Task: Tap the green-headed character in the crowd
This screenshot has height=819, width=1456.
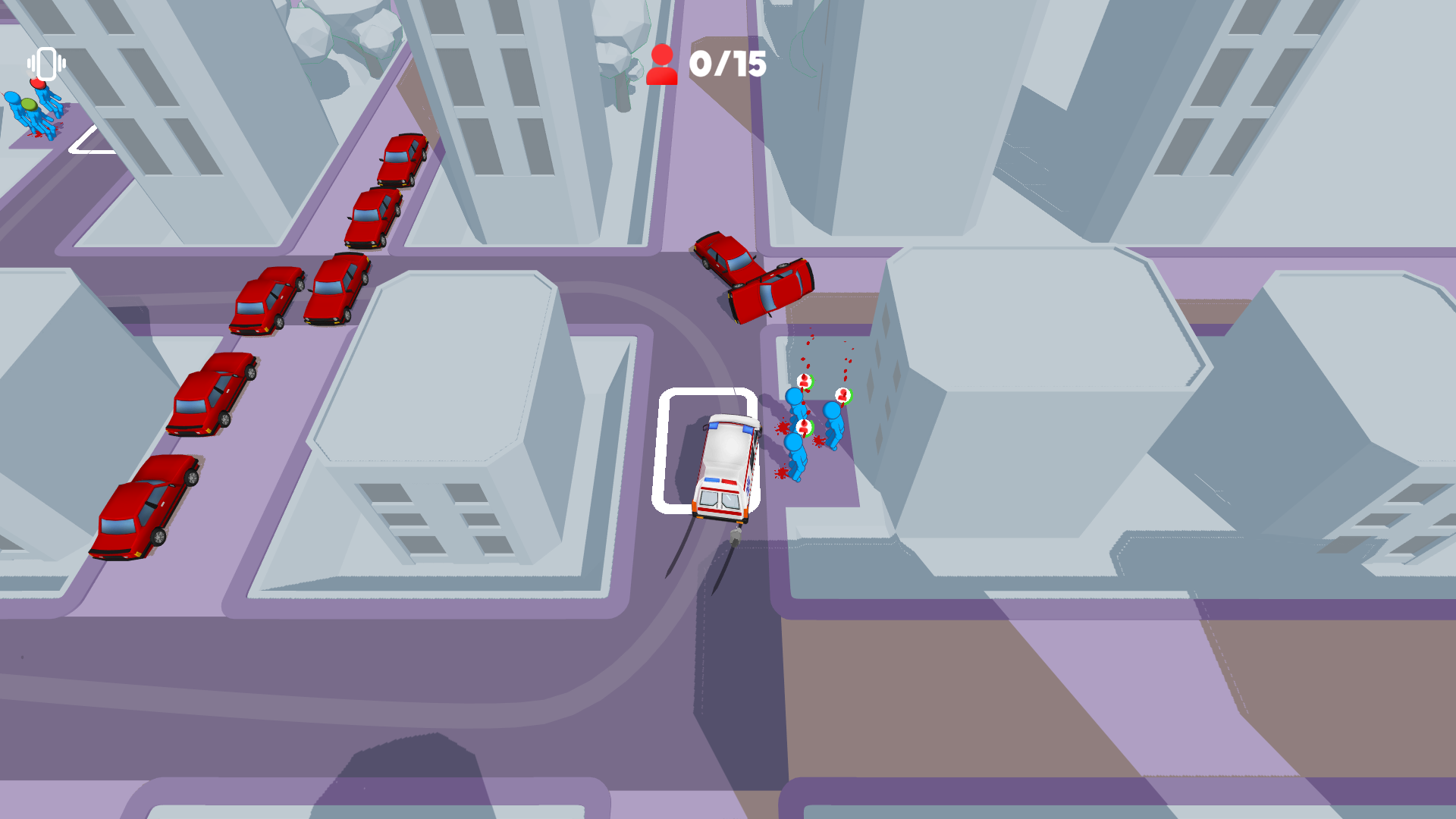Action: tap(30, 105)
